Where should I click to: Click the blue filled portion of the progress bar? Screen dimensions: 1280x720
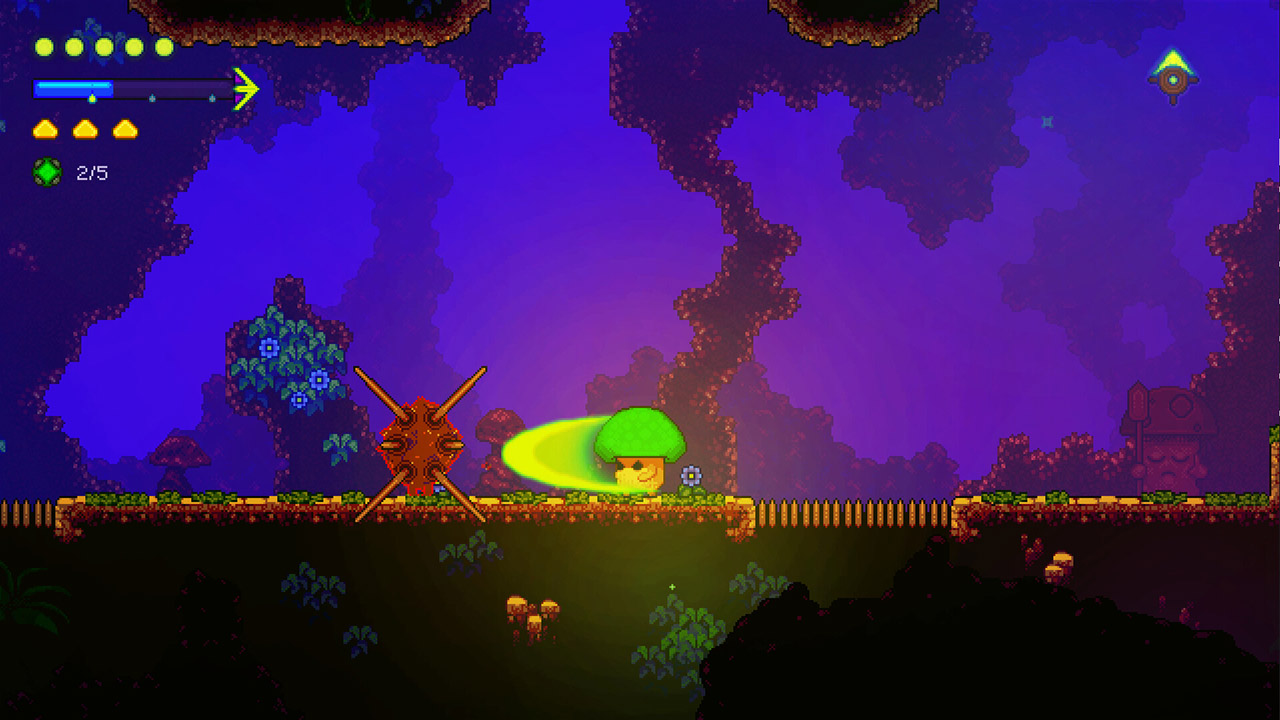coord(72,88)
